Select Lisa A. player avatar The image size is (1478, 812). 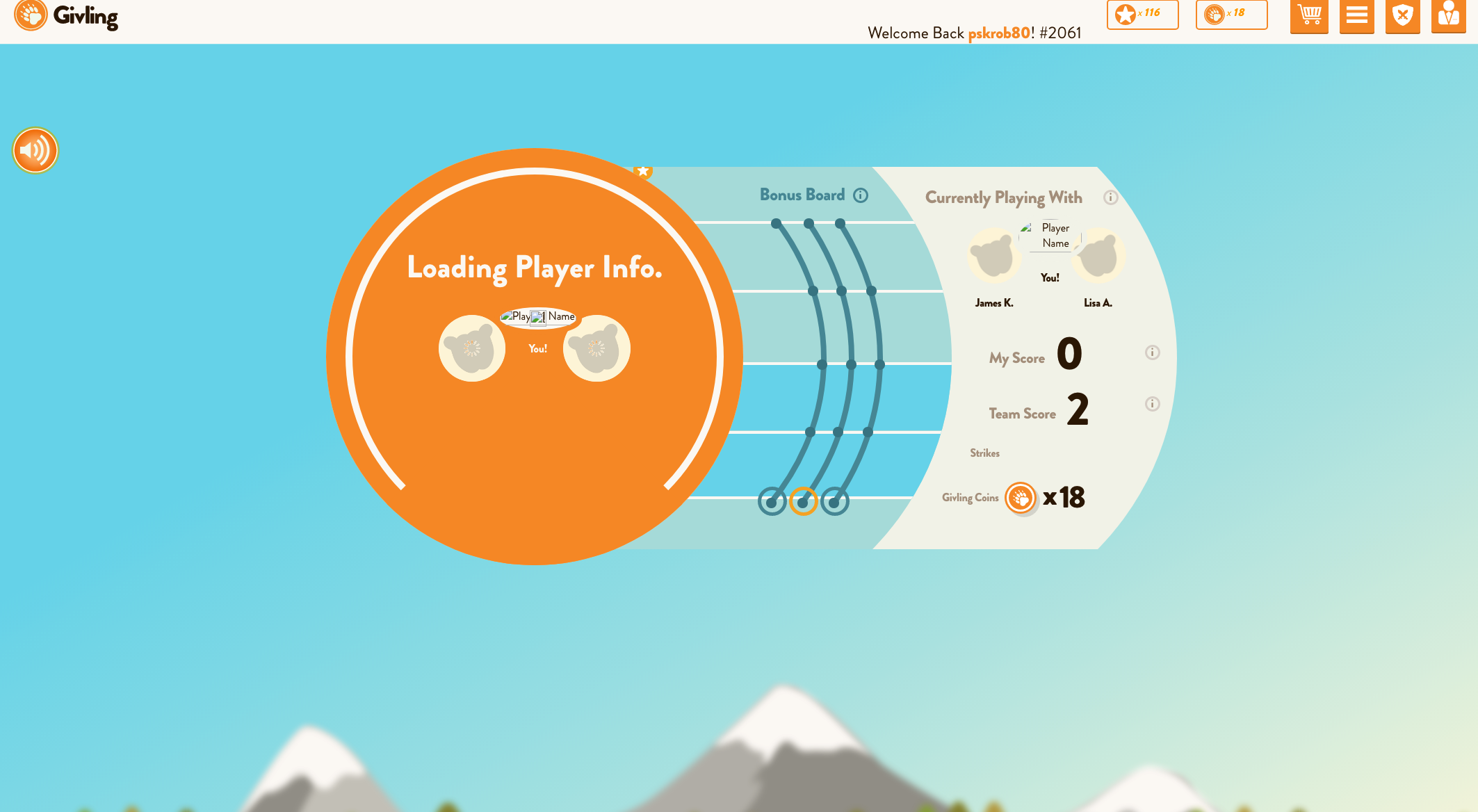(1098, 256)
